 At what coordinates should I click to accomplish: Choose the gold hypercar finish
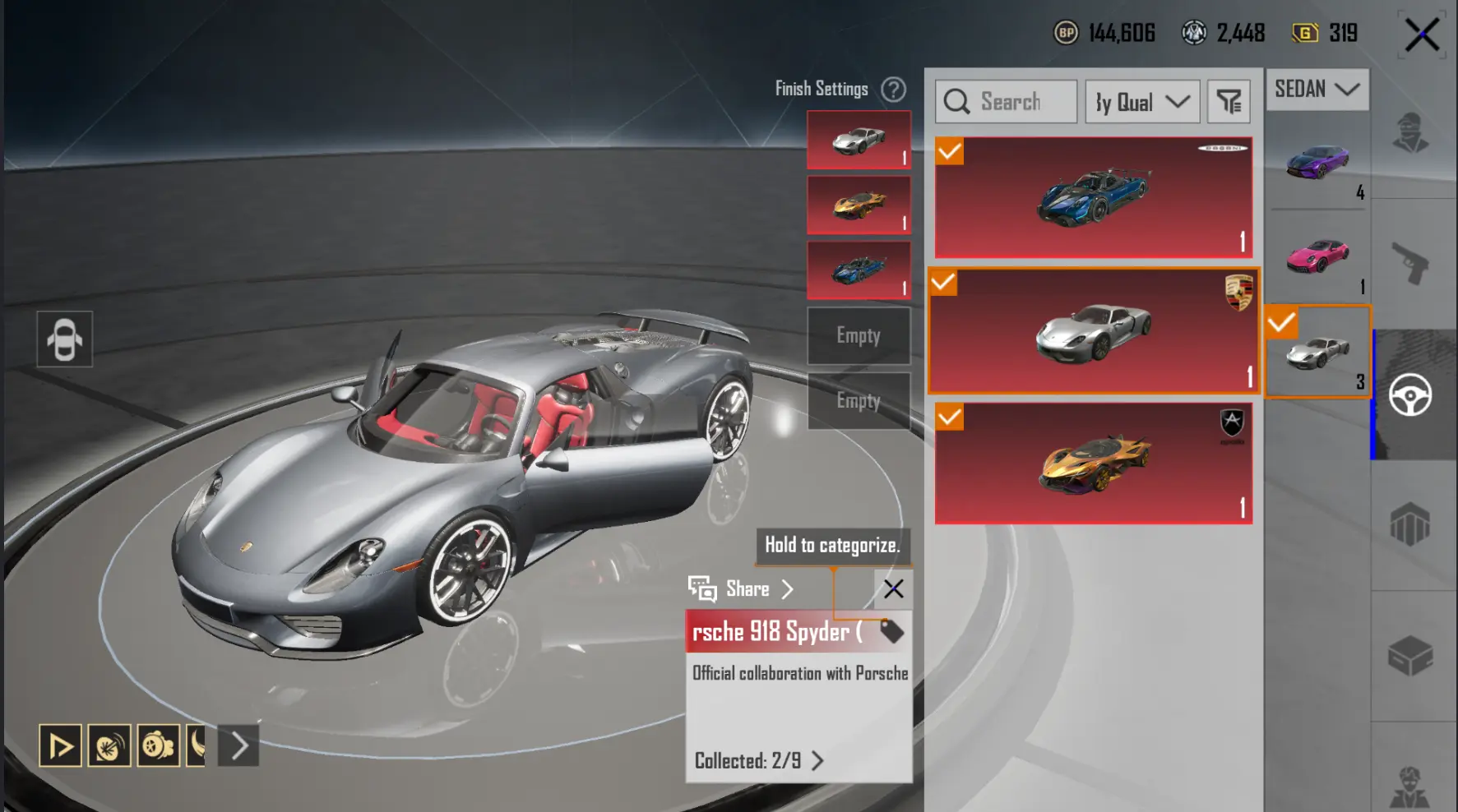pyautogui.click(x=1093, y=463)
